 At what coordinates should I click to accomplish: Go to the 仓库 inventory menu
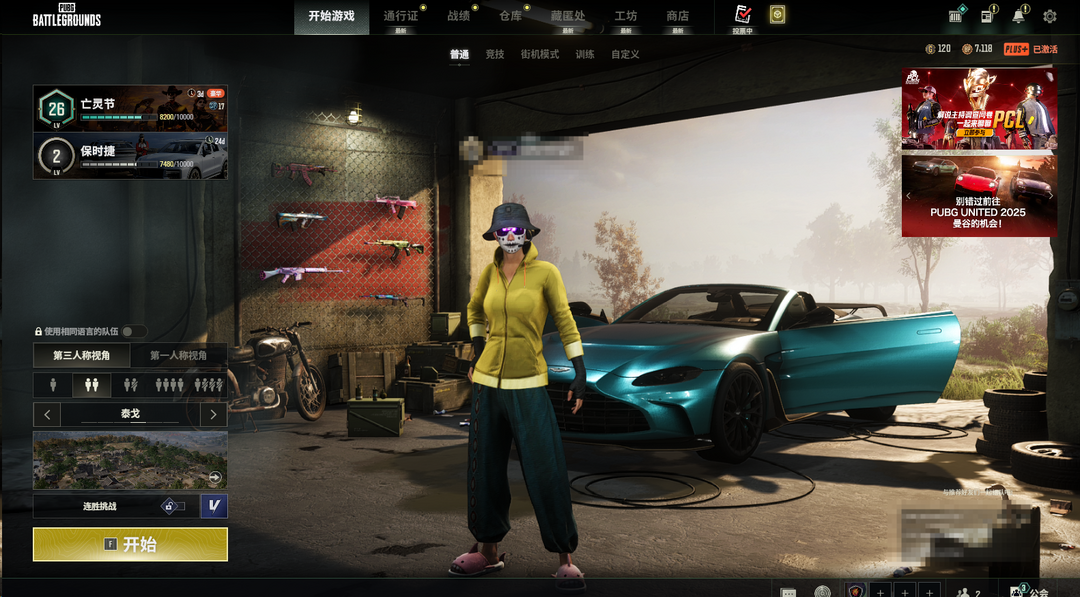(x=510, y=16)
